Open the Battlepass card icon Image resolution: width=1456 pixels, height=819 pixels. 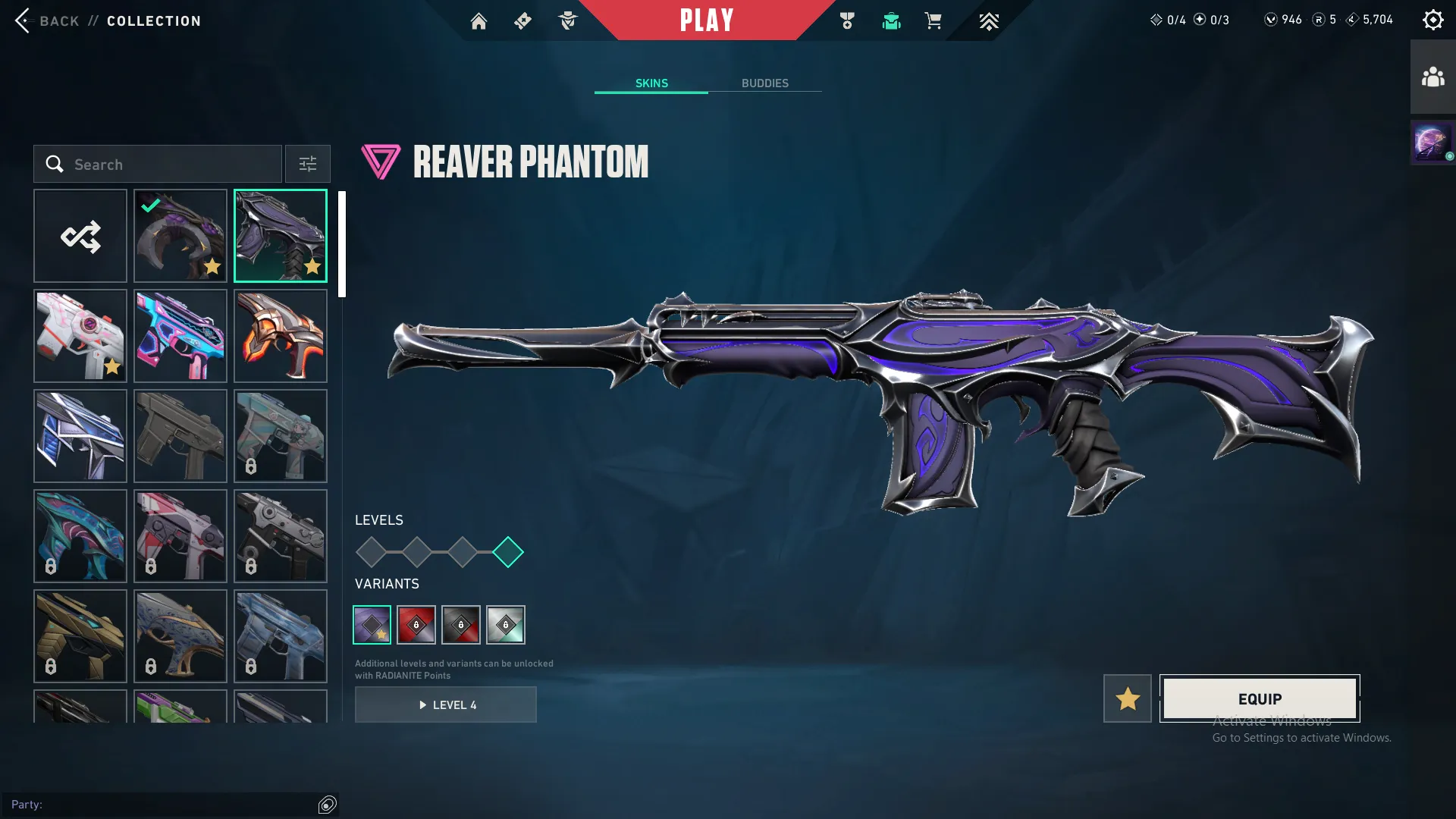coord(522,20)
